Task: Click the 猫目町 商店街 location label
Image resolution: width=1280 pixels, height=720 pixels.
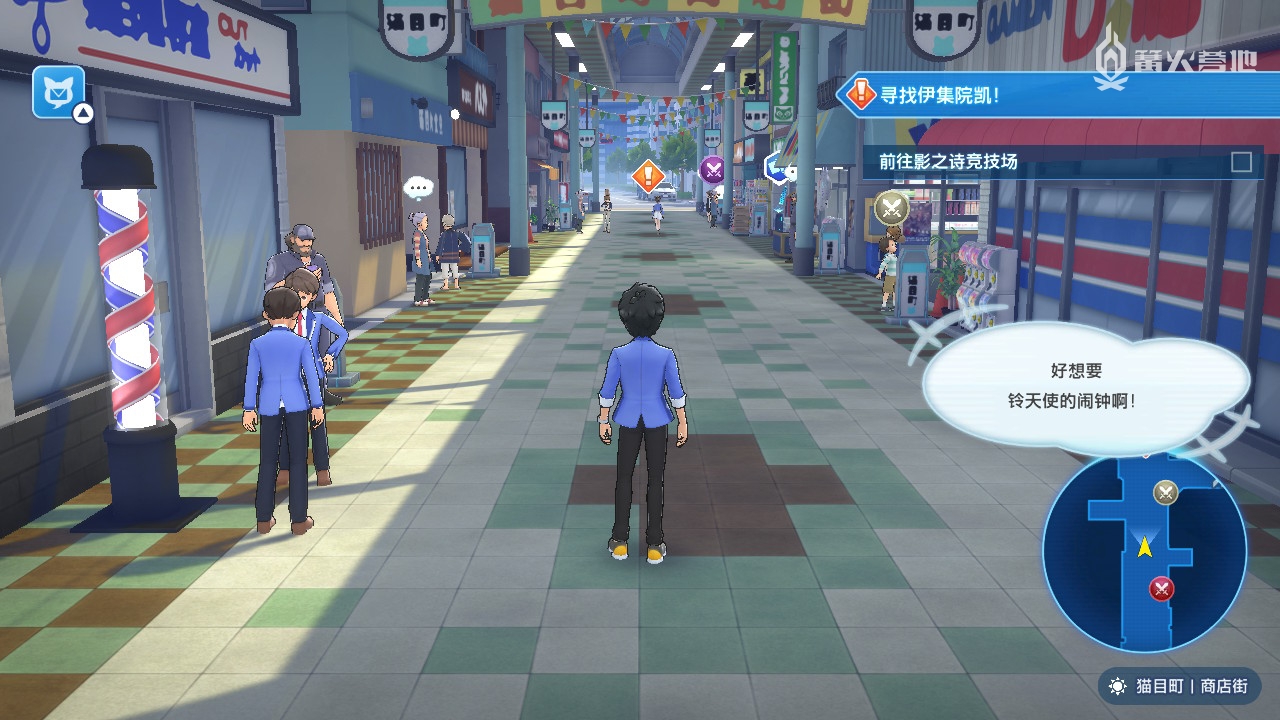Action: point(1178,686)
